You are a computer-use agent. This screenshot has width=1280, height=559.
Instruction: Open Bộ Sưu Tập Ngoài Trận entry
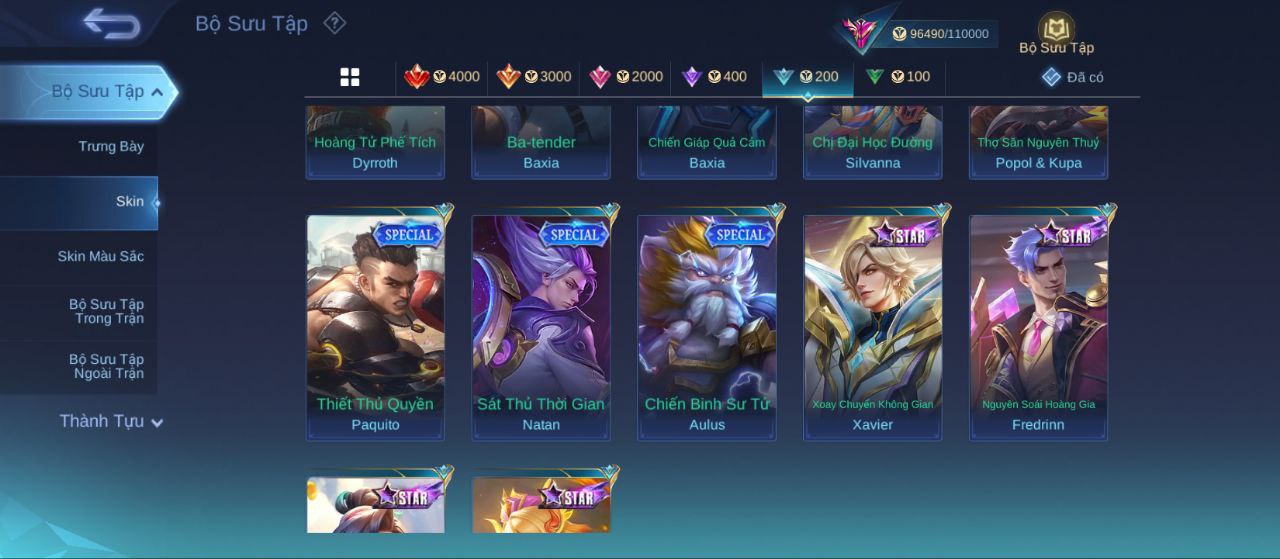[106, 367]
